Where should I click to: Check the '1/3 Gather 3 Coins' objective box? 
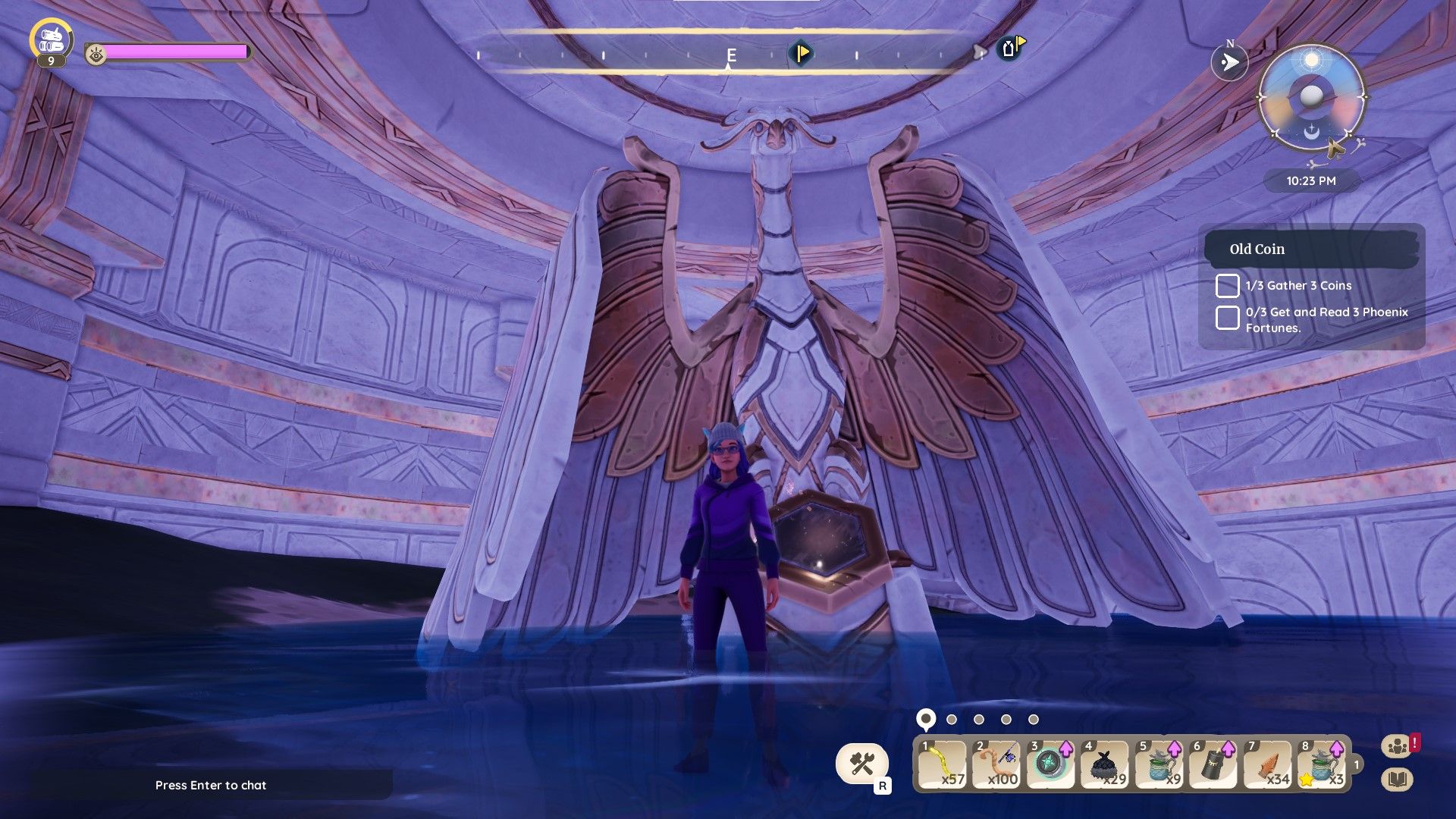tap(1228, 286)
